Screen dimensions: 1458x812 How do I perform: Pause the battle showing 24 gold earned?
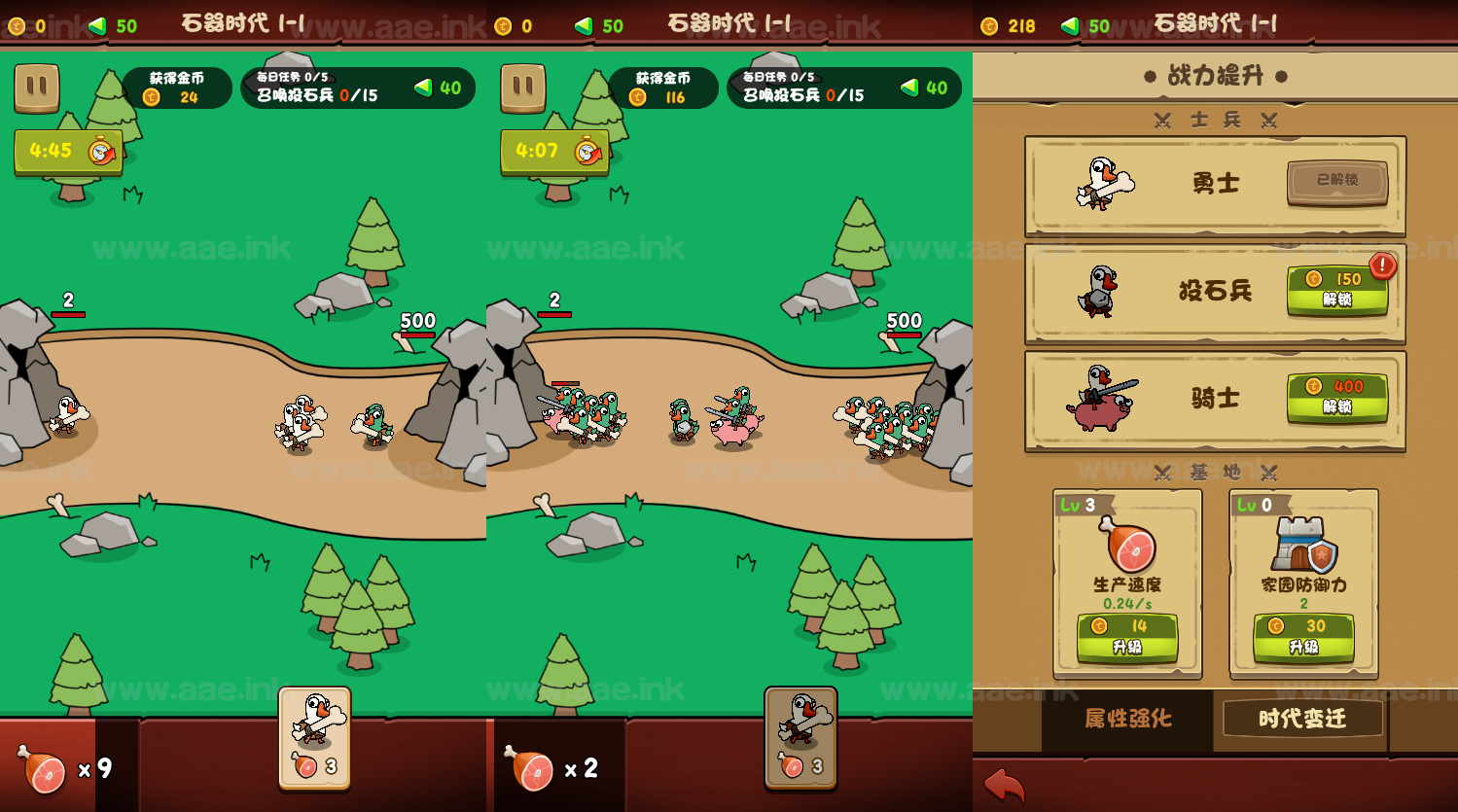[37, 88]
